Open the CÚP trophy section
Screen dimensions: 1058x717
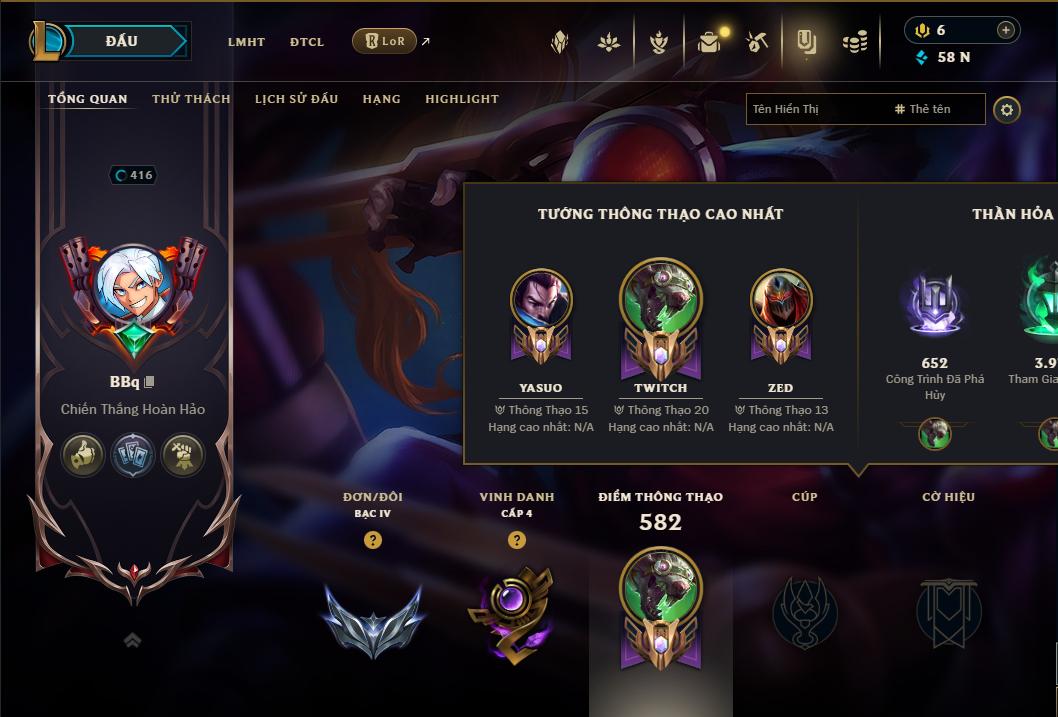coord(804,610)
